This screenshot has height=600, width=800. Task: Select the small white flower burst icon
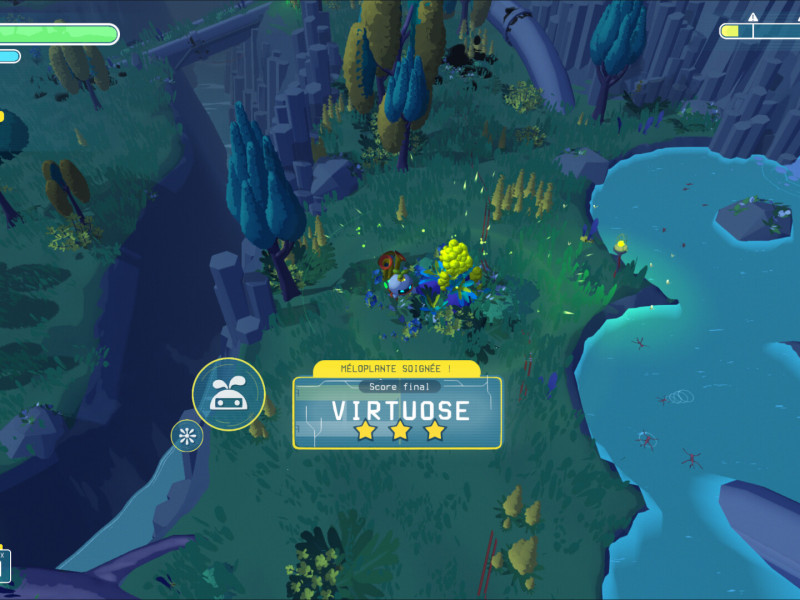(x=186, y=435)
